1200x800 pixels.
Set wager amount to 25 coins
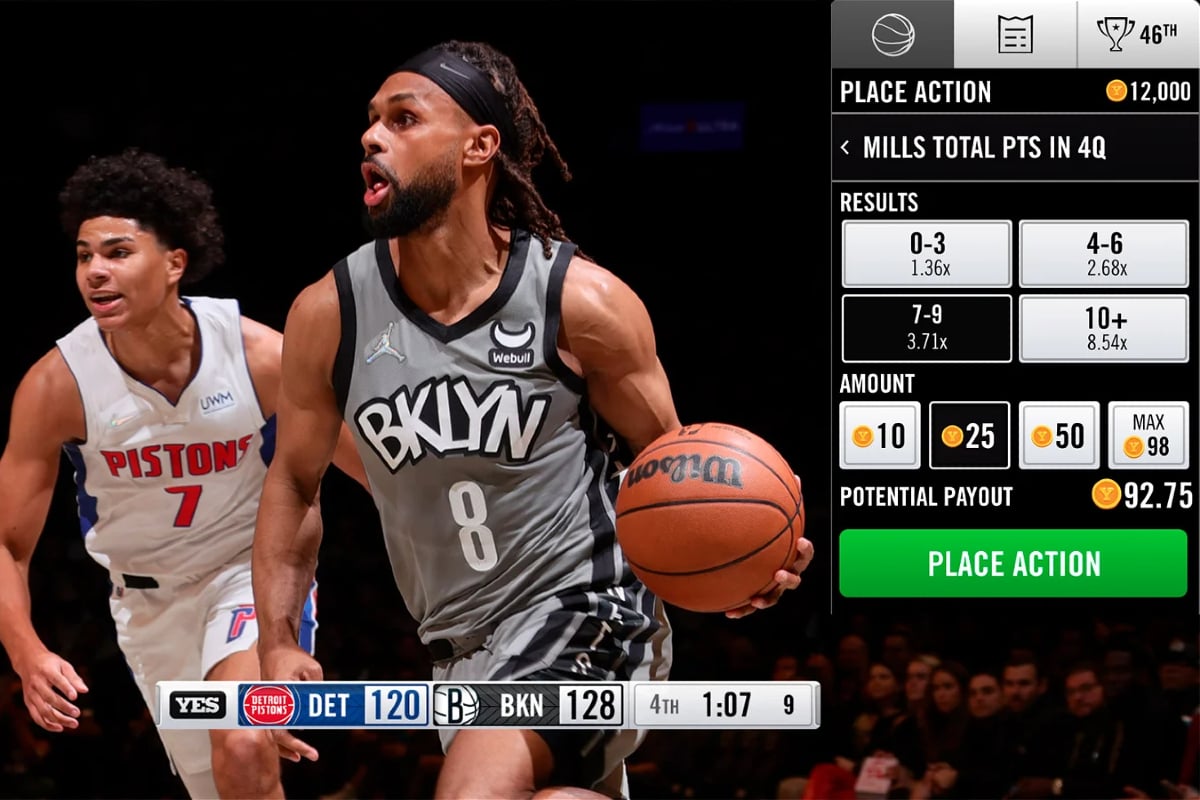(x=969, y=435)
